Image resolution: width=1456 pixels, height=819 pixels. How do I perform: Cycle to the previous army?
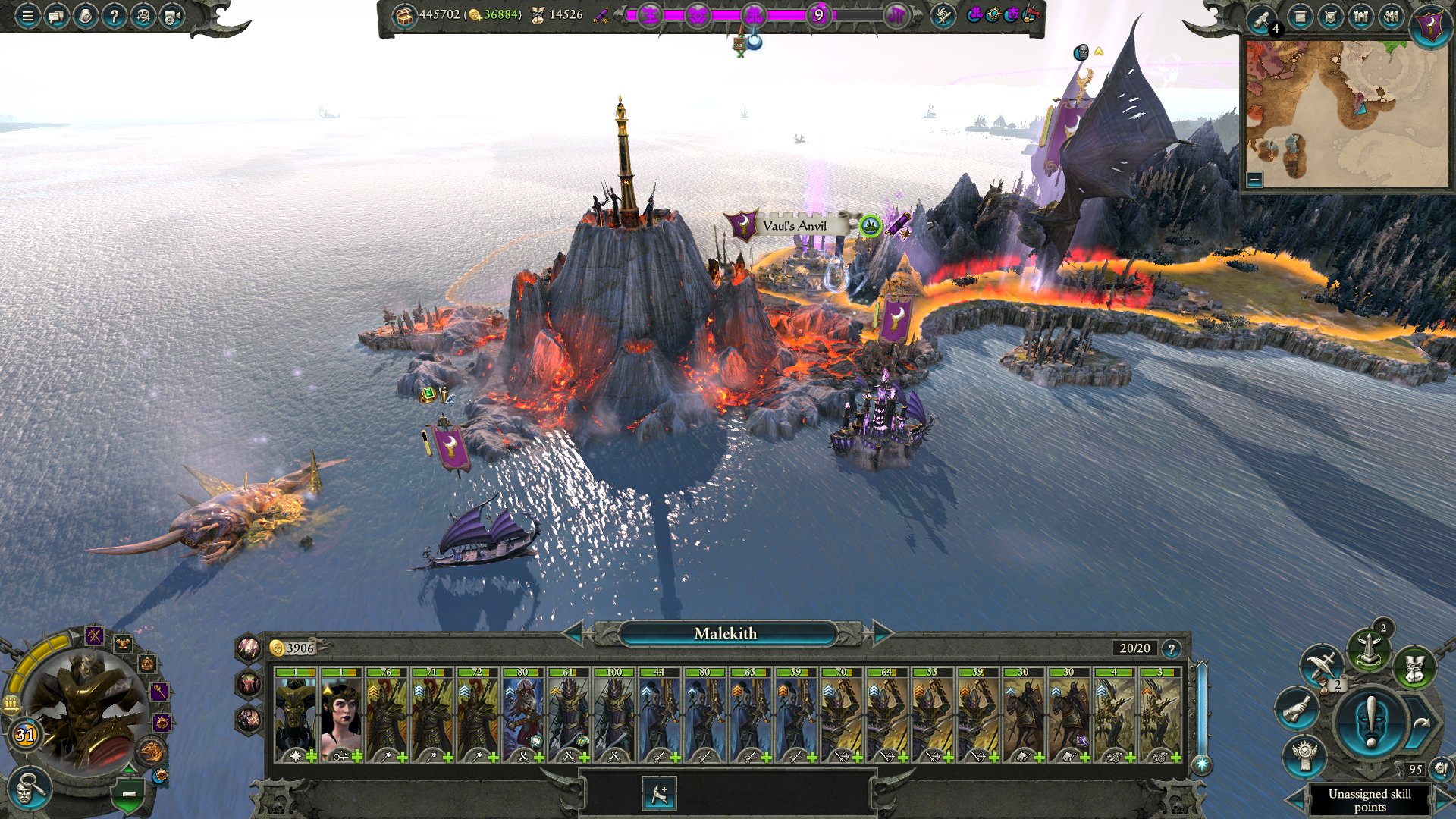click(572, 632)
